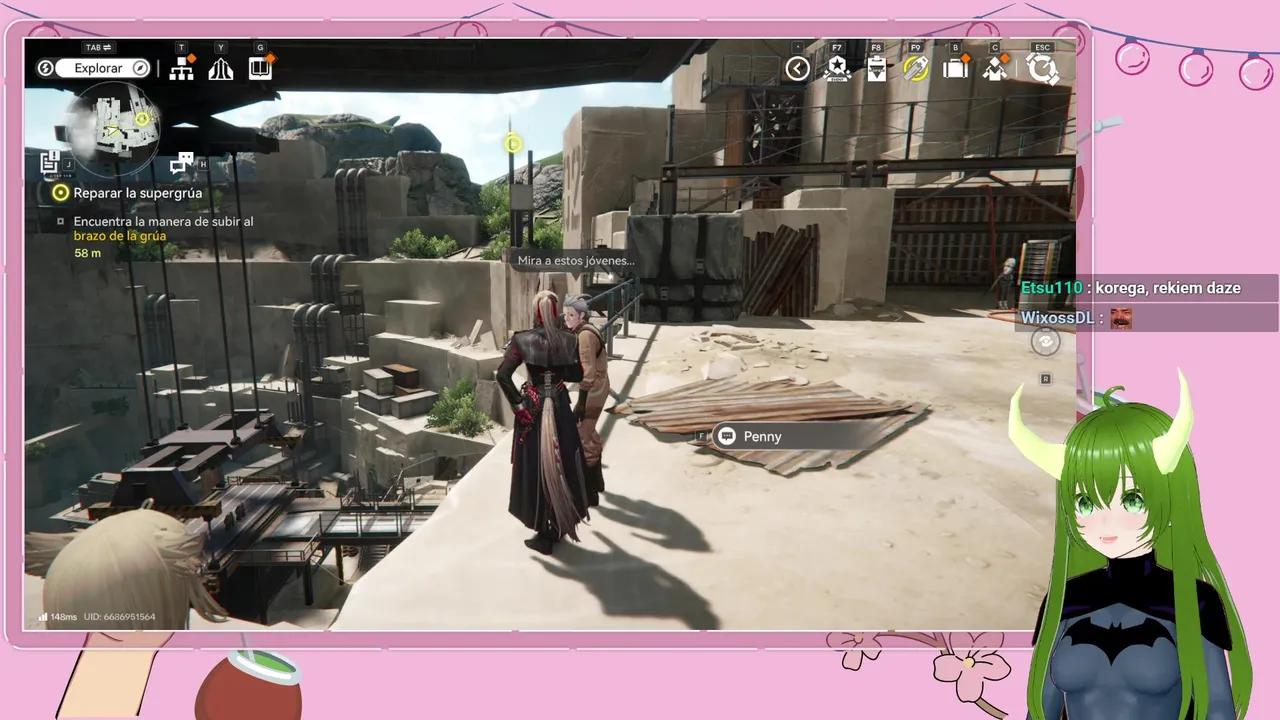
Task: Open the resonator character screen
Action: [x=995, y=68]
